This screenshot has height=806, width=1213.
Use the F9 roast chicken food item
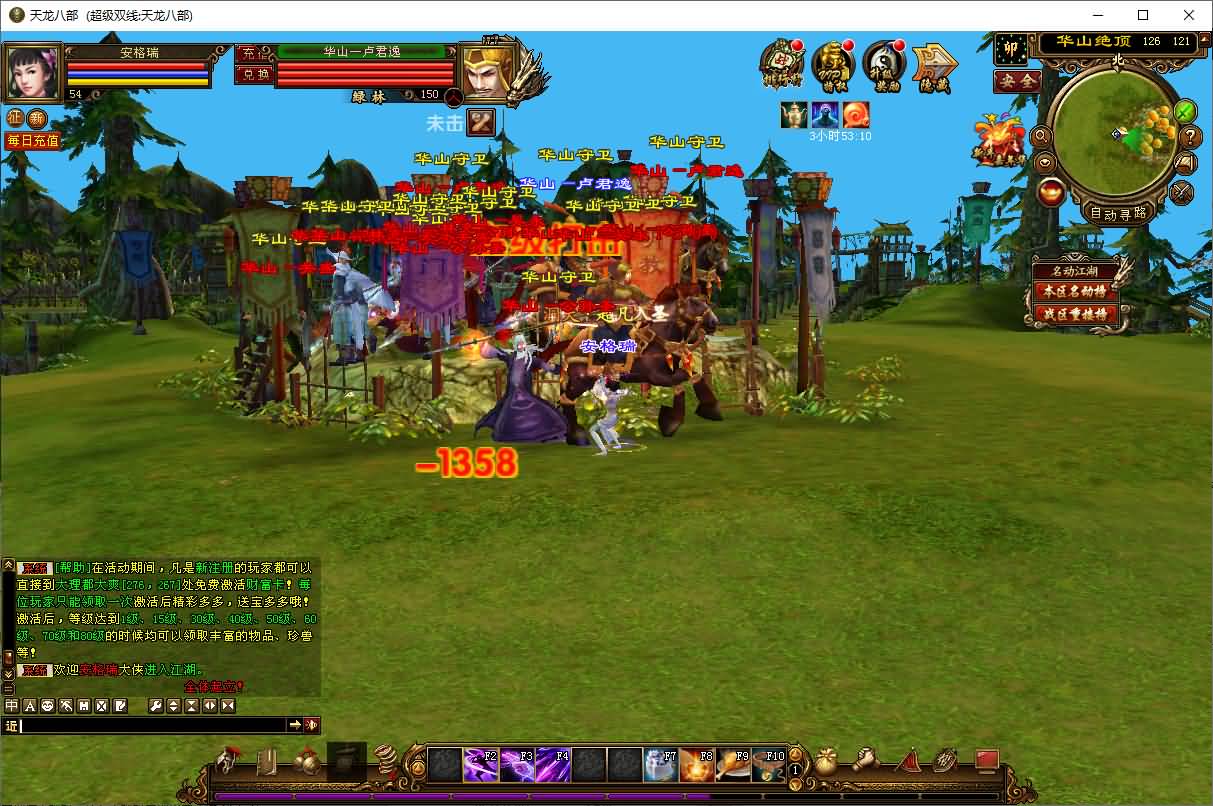click(733, 765)
